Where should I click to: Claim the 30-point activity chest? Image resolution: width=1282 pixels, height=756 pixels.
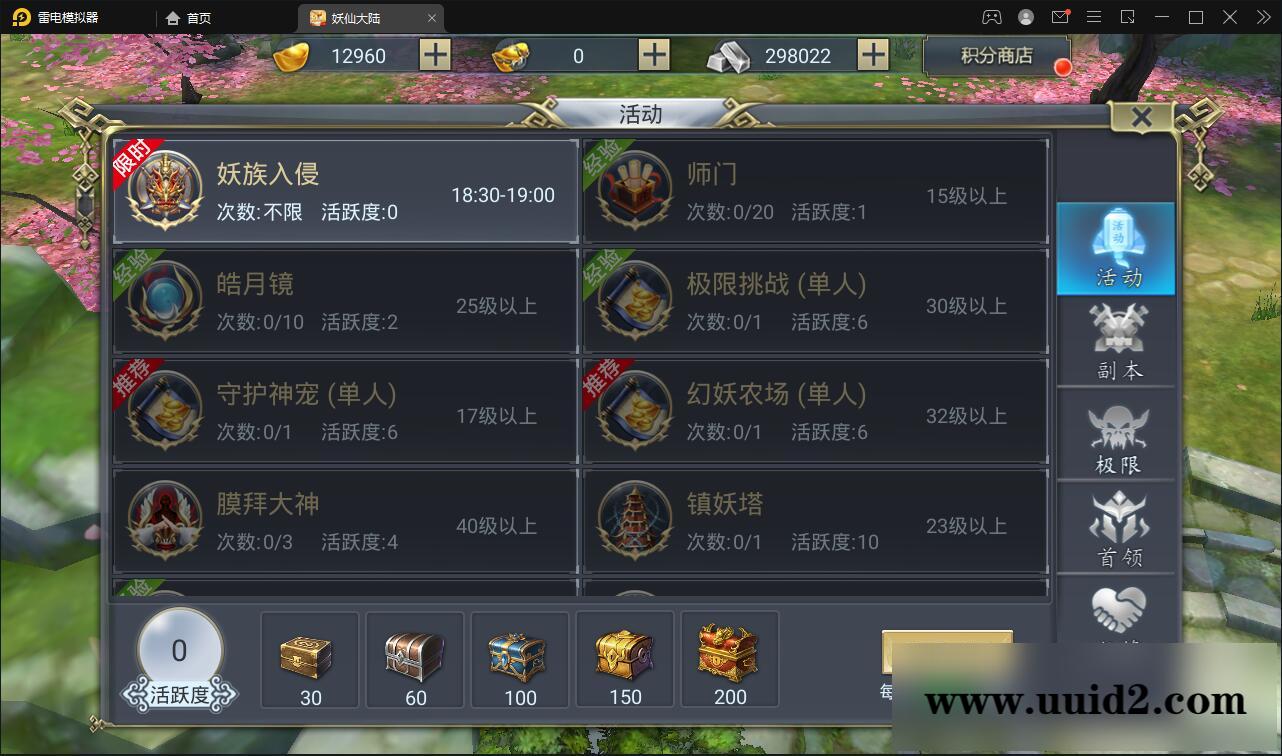tap(309, 655)
